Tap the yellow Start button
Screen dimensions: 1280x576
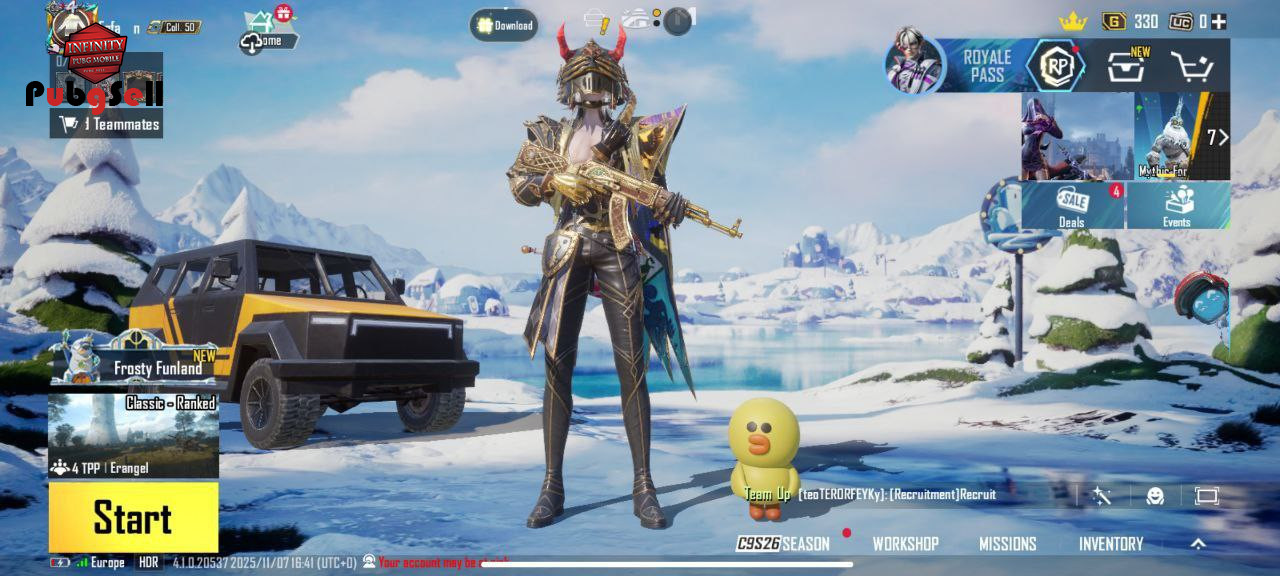[x=133, y=517]
